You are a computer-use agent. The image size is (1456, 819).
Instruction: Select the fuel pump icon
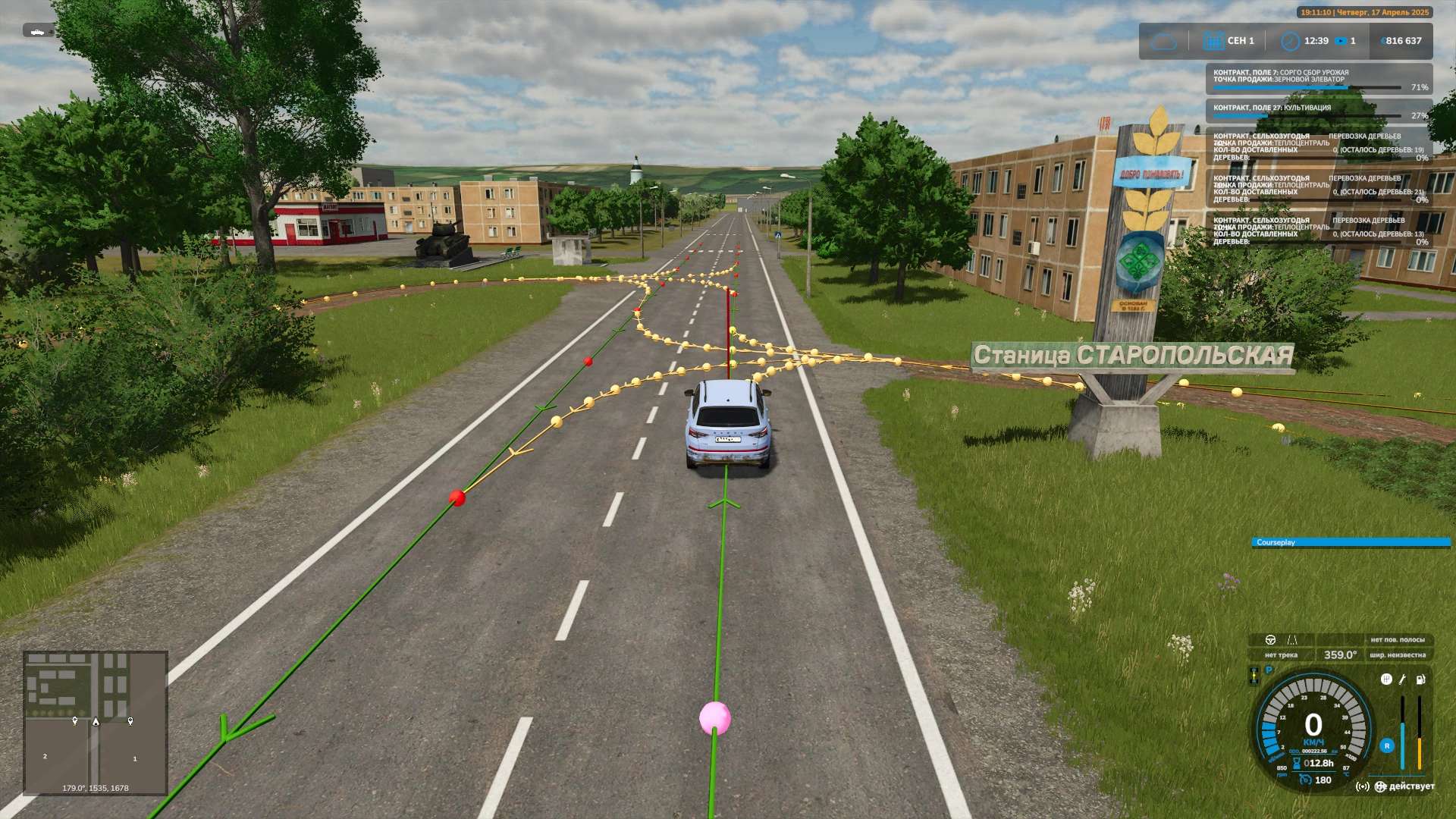click(1420, 679)
